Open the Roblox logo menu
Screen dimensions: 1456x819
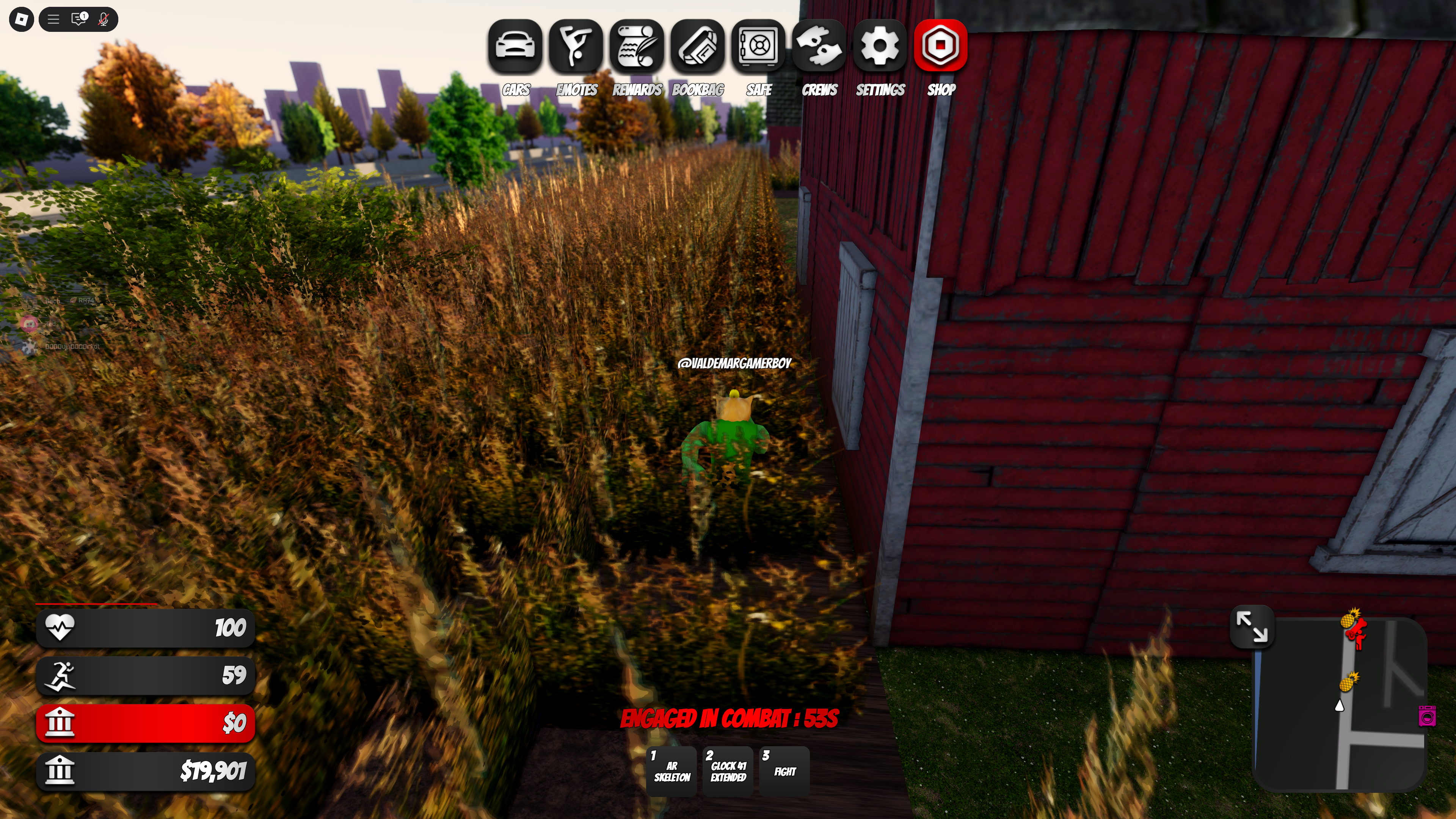[x=22, y=20]
